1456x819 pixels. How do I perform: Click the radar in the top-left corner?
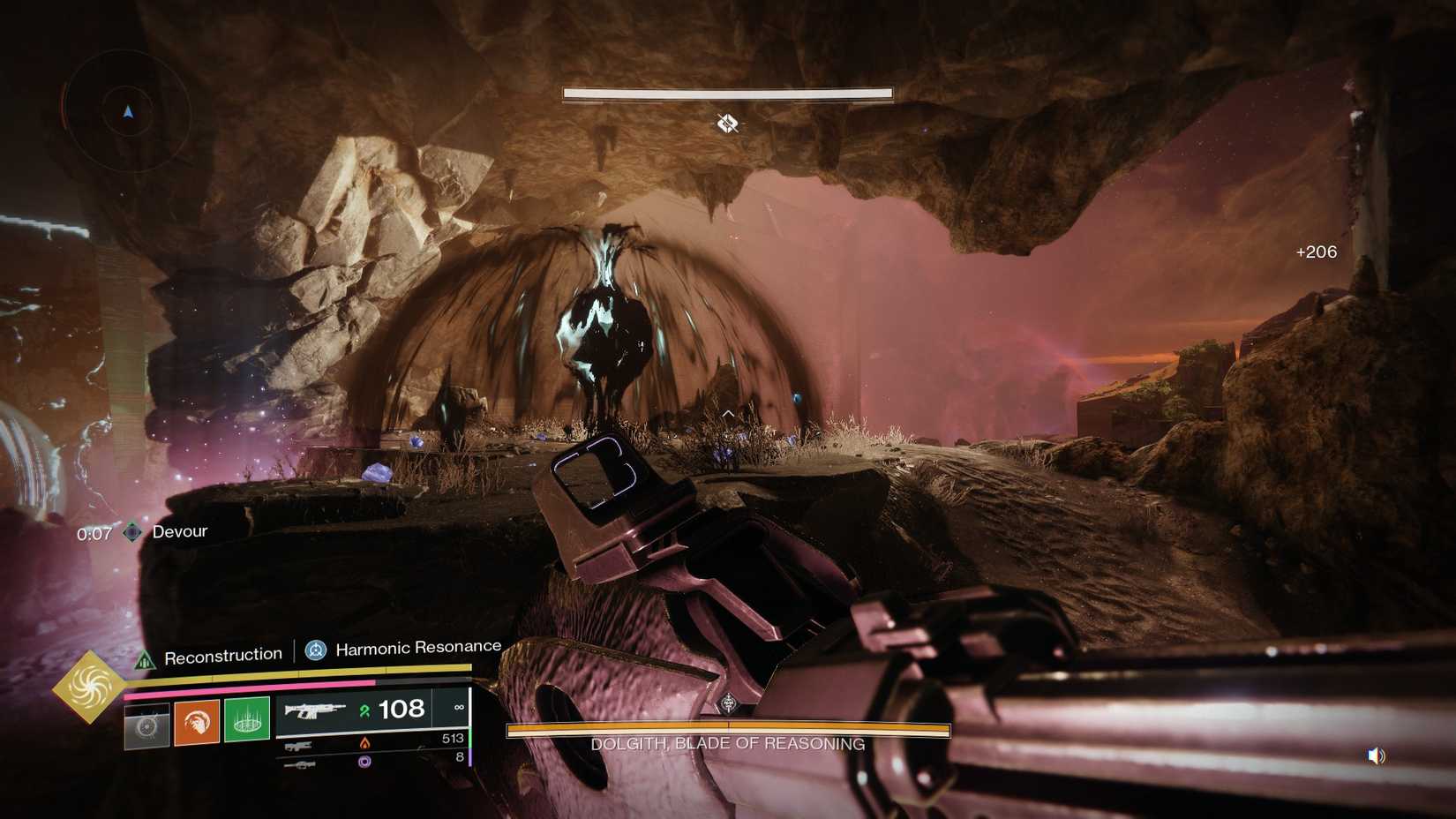[128, 111]
